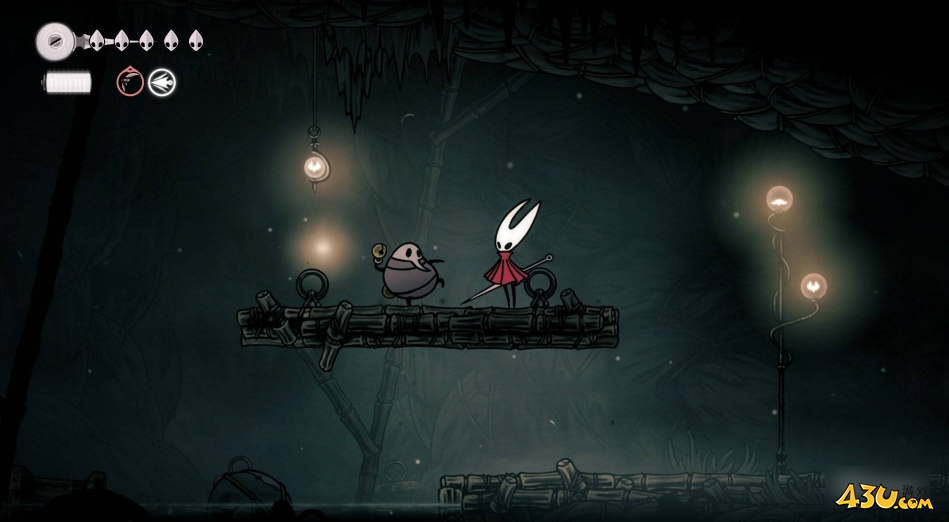
Task: Open the 43U.com watermark link
Action: tap(884, 496)
